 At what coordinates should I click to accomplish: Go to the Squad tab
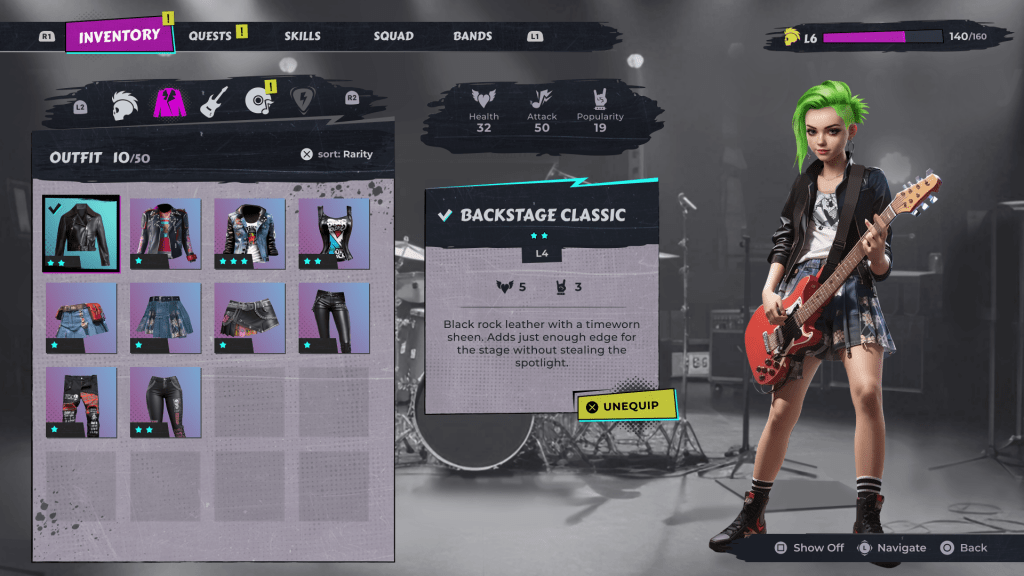(x=393, y=36)
